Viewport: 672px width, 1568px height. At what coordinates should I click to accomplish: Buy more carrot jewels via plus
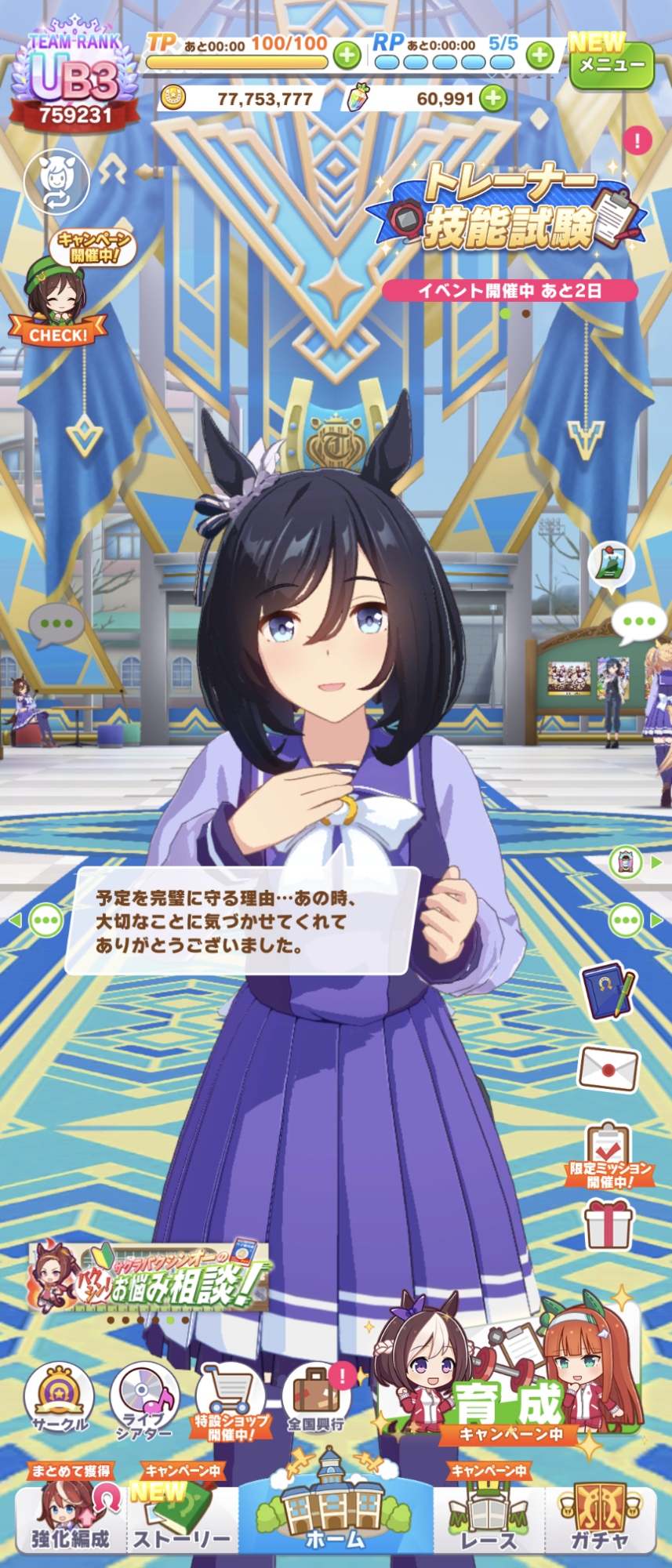[x=494, y=98]
